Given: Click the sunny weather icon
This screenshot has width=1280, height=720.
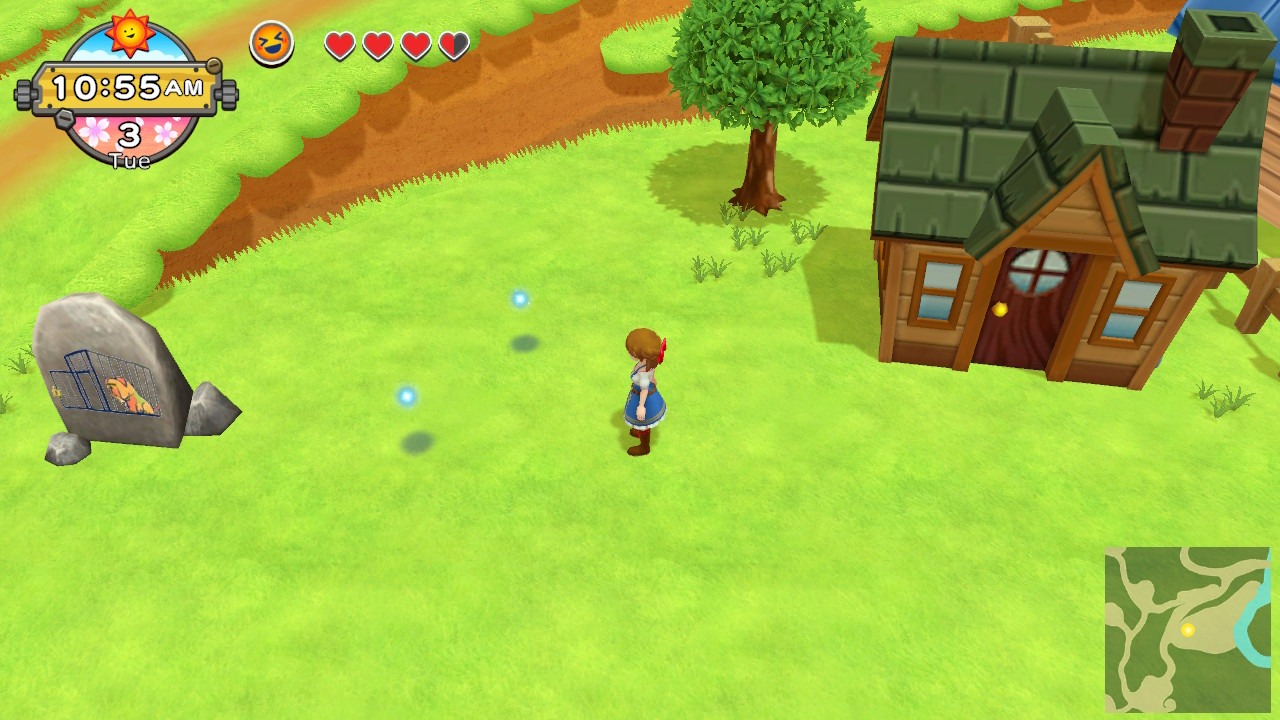Looking at the screenshot, I should [130, 31].
